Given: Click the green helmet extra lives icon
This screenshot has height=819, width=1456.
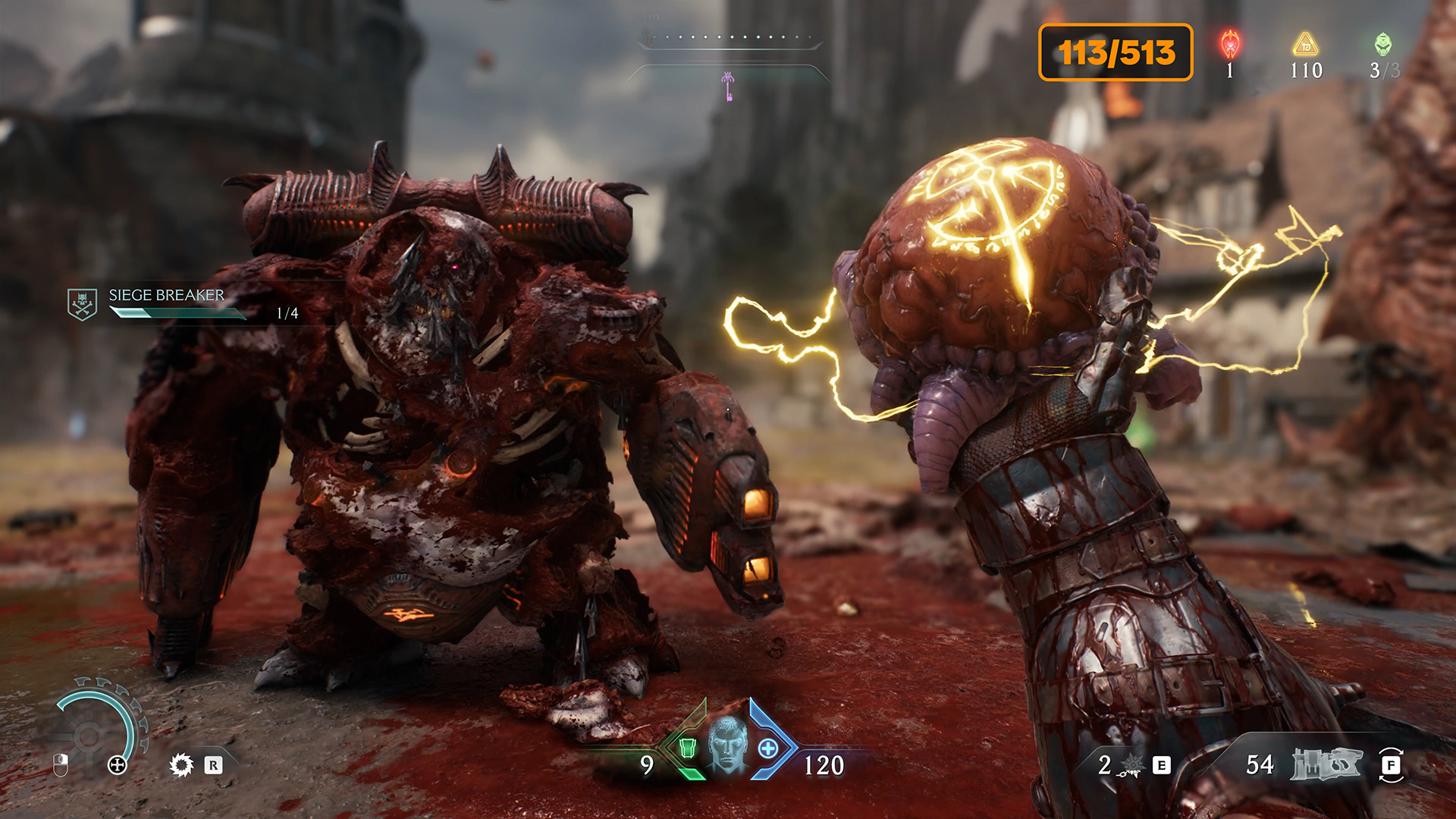Looking at the screenshot, I should 1383,44.
